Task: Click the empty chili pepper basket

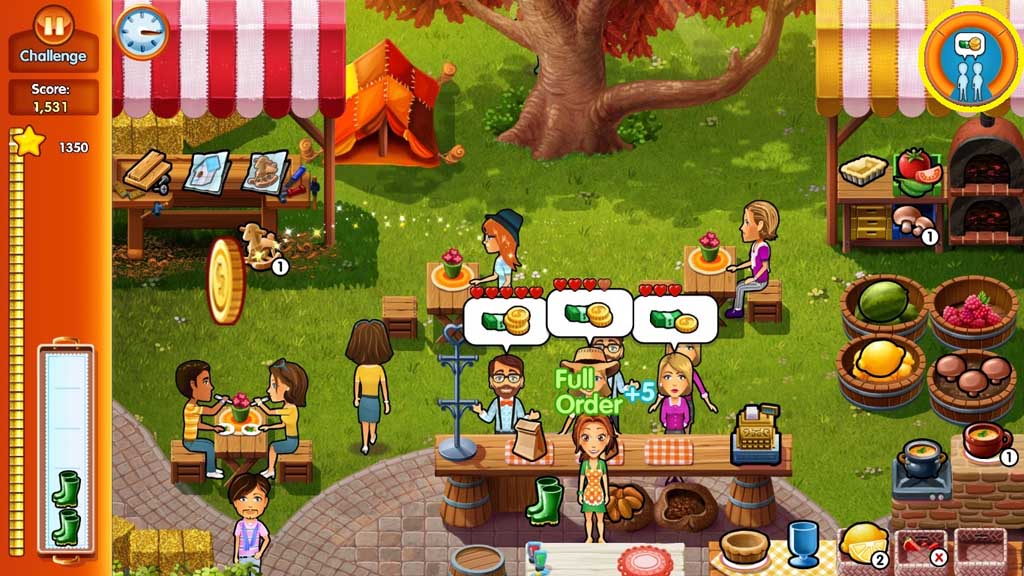Action: pyautogui.click(x=920, y=548)
